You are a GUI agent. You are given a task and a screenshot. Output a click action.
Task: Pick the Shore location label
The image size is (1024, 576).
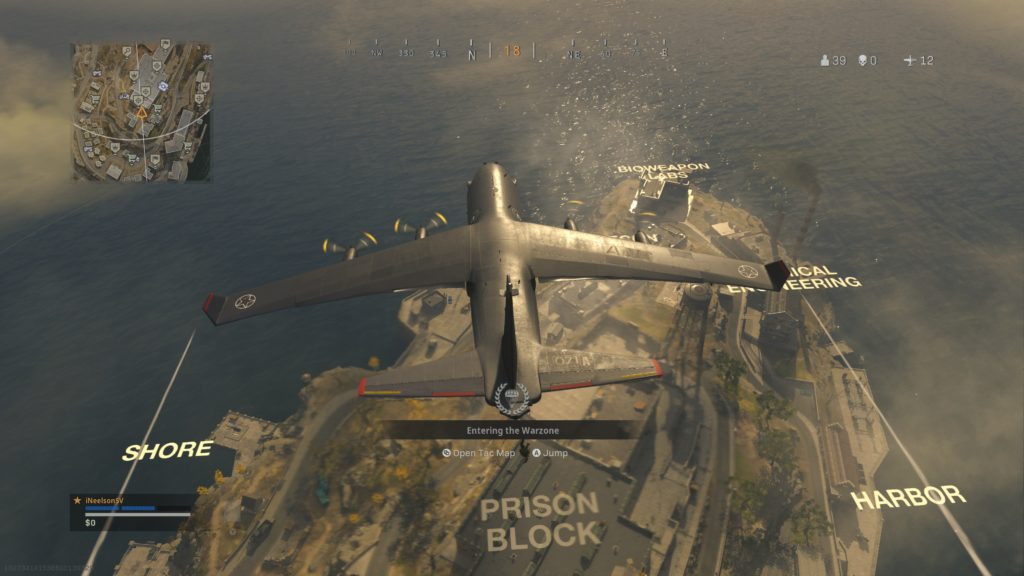[x=167, y=450]
